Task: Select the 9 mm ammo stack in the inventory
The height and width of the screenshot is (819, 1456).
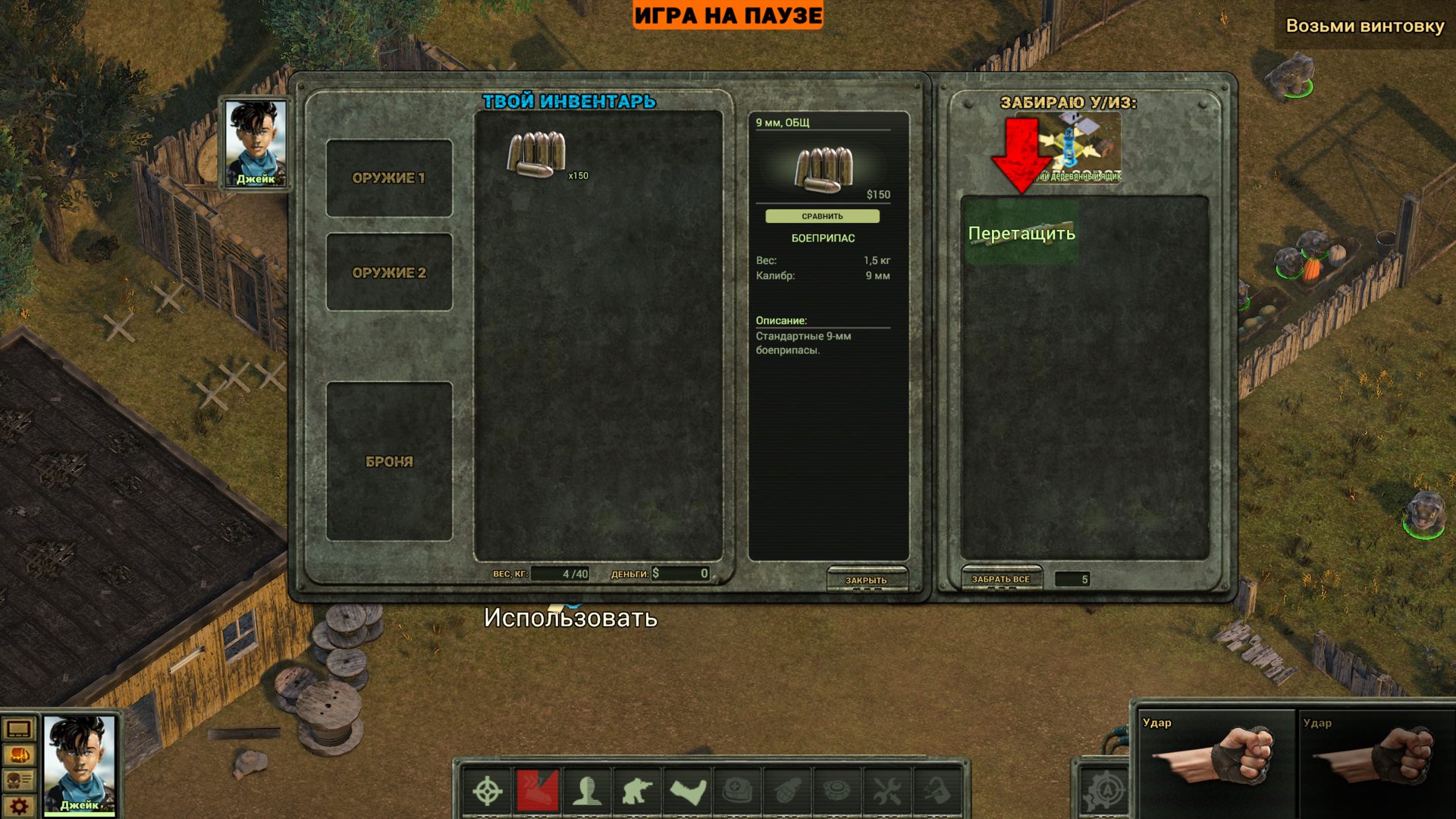Action: pyautogui.click(x=537, y=155)
